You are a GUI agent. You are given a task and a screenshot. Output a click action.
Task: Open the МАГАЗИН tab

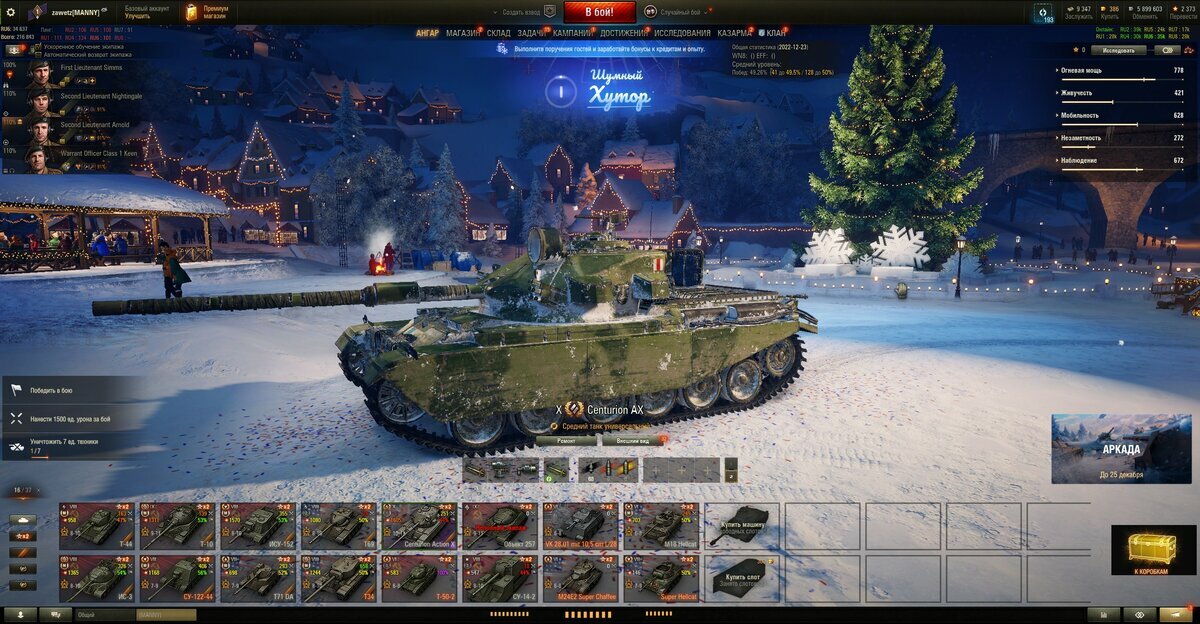(463, 33)
